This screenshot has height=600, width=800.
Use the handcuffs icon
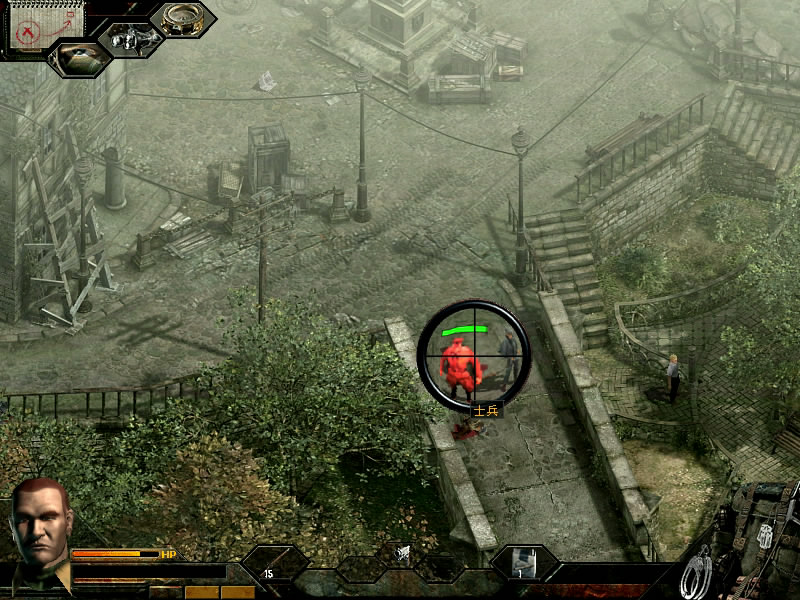tap(695, 574)
